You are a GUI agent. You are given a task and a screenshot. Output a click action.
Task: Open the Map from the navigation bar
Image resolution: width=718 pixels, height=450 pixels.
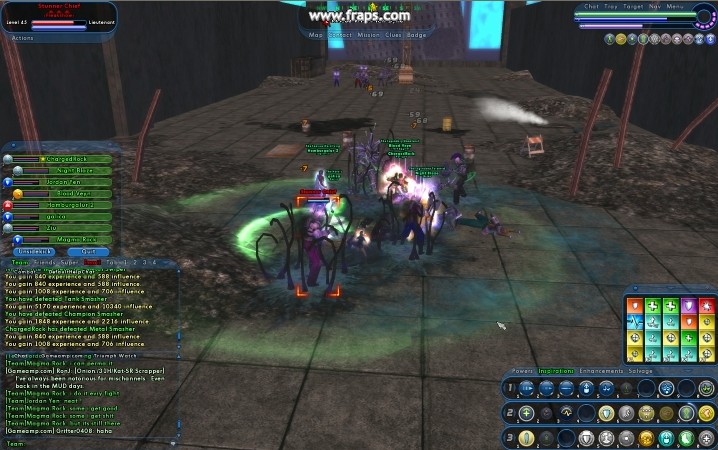[x=316, y=35]
